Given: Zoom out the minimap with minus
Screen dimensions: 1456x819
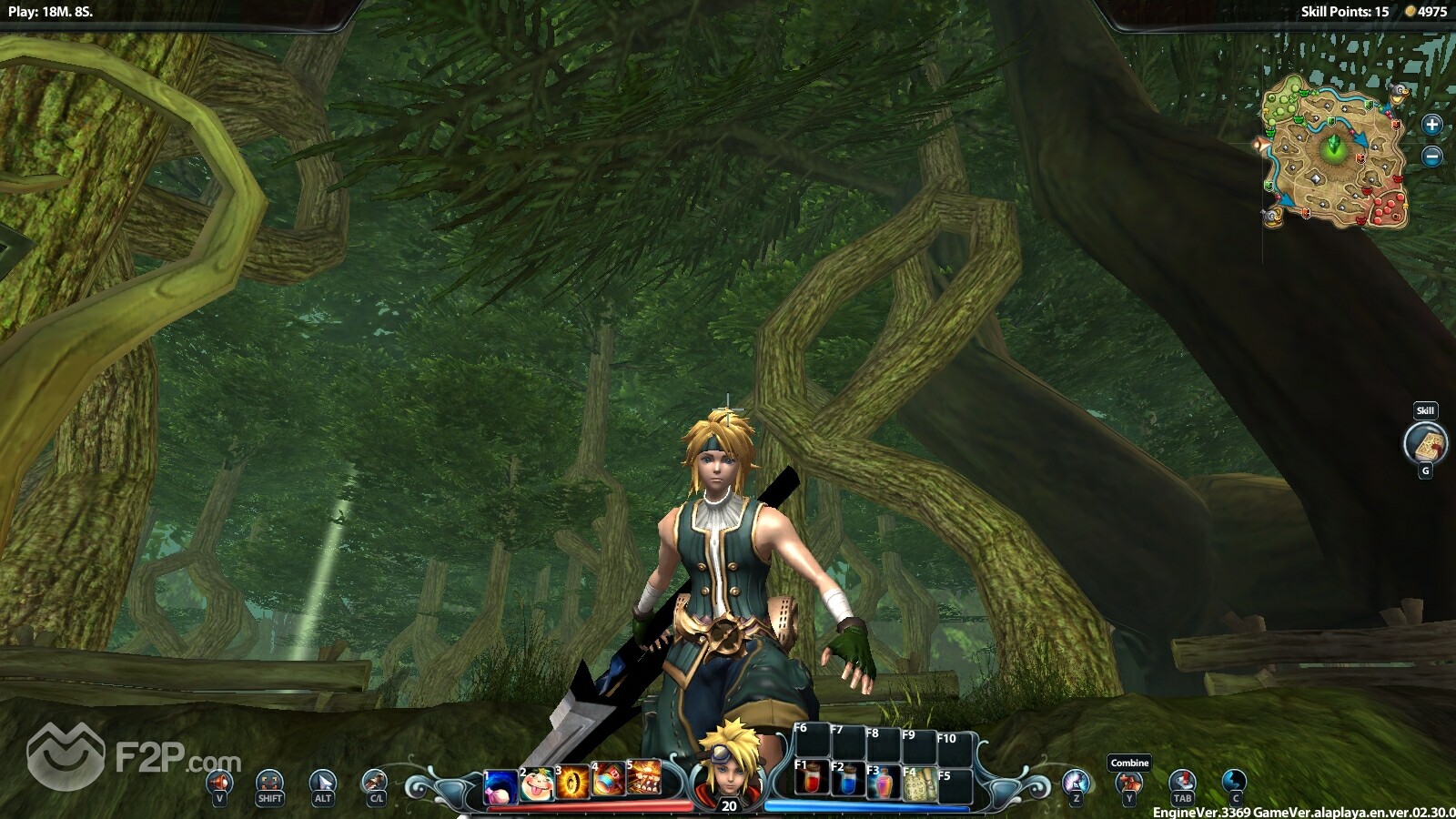Looking at the screenshot, I should tap(1431, 157).
